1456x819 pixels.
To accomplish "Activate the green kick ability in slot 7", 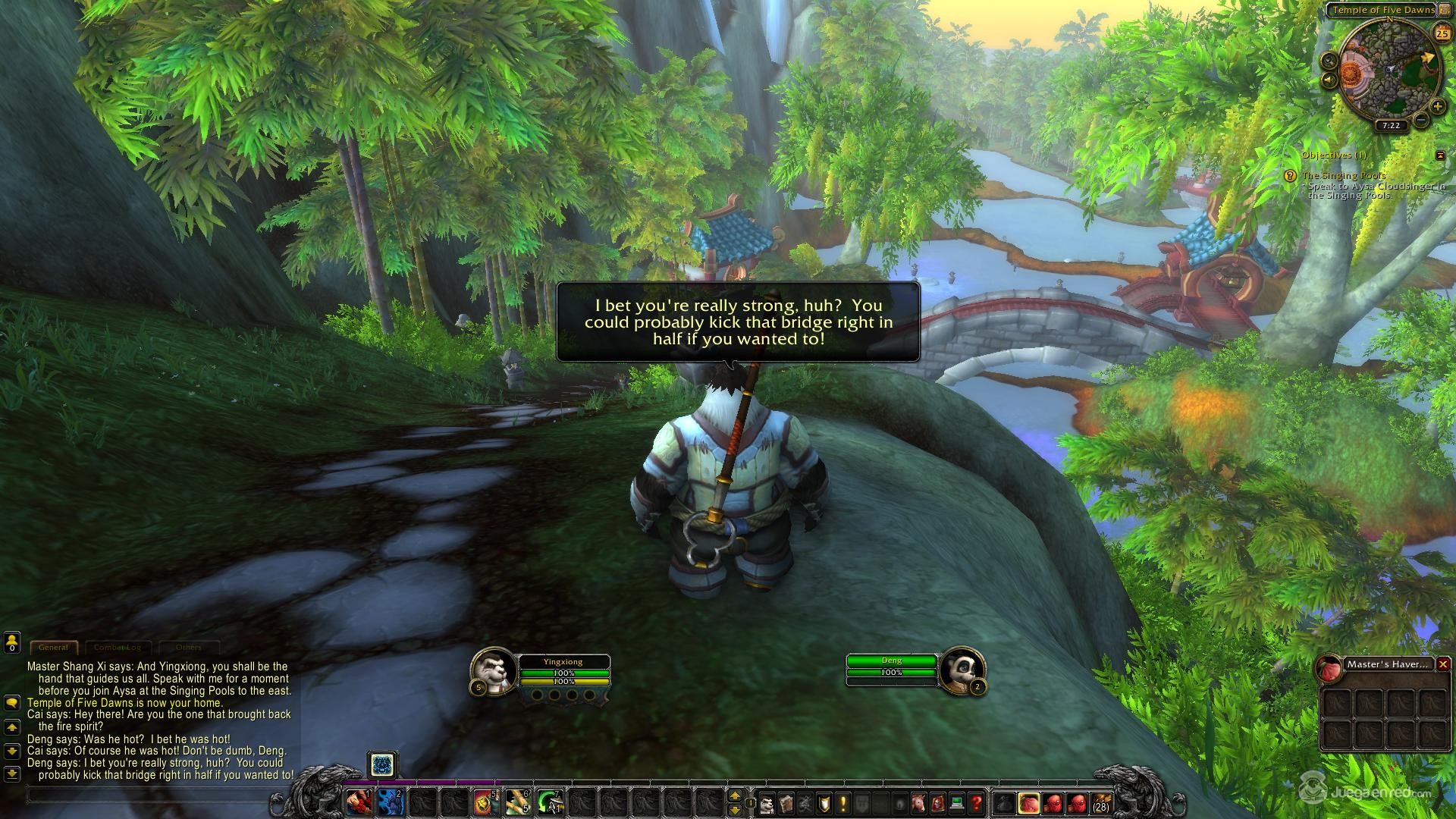I will tap(549, 802).
